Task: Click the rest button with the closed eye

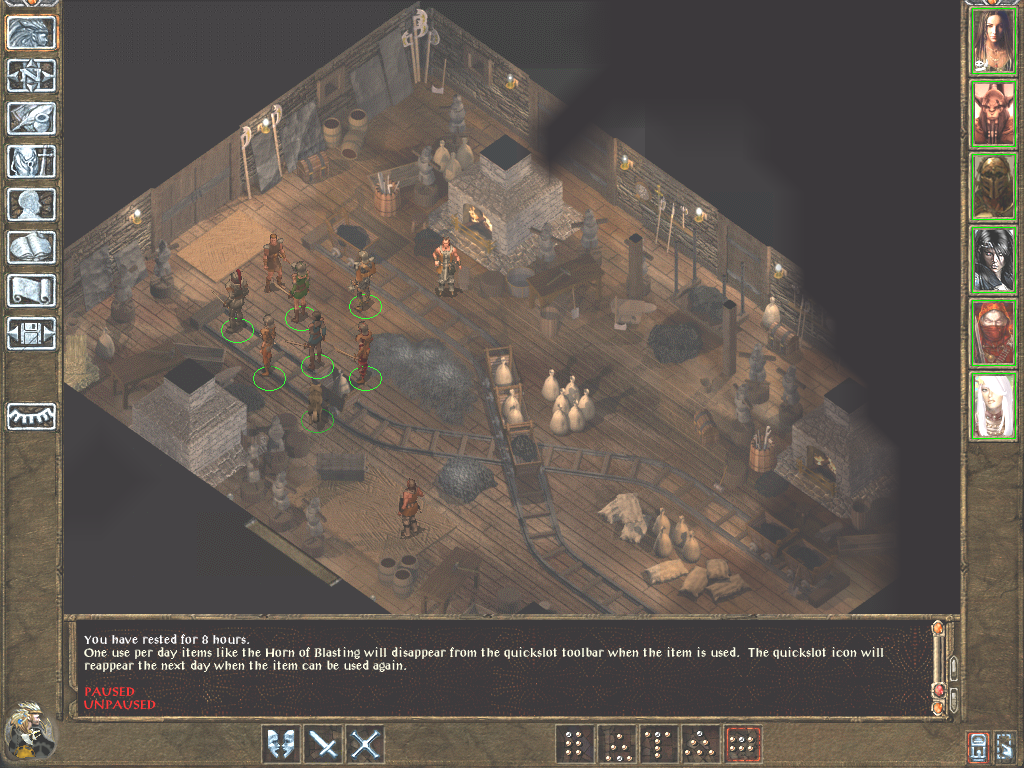Action: (32, 416)
